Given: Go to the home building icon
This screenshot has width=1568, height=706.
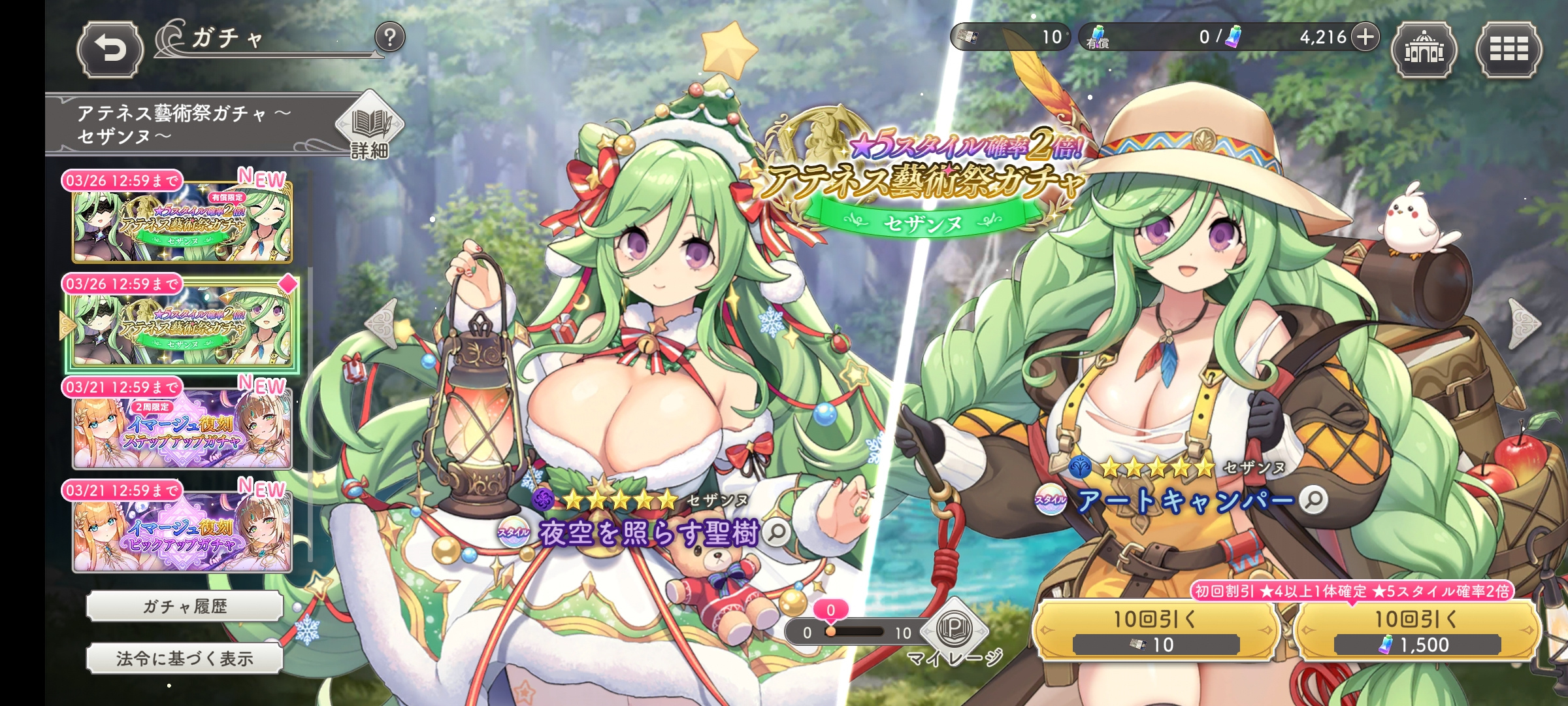Looking at the screenshot, I should click(1424, 50).
